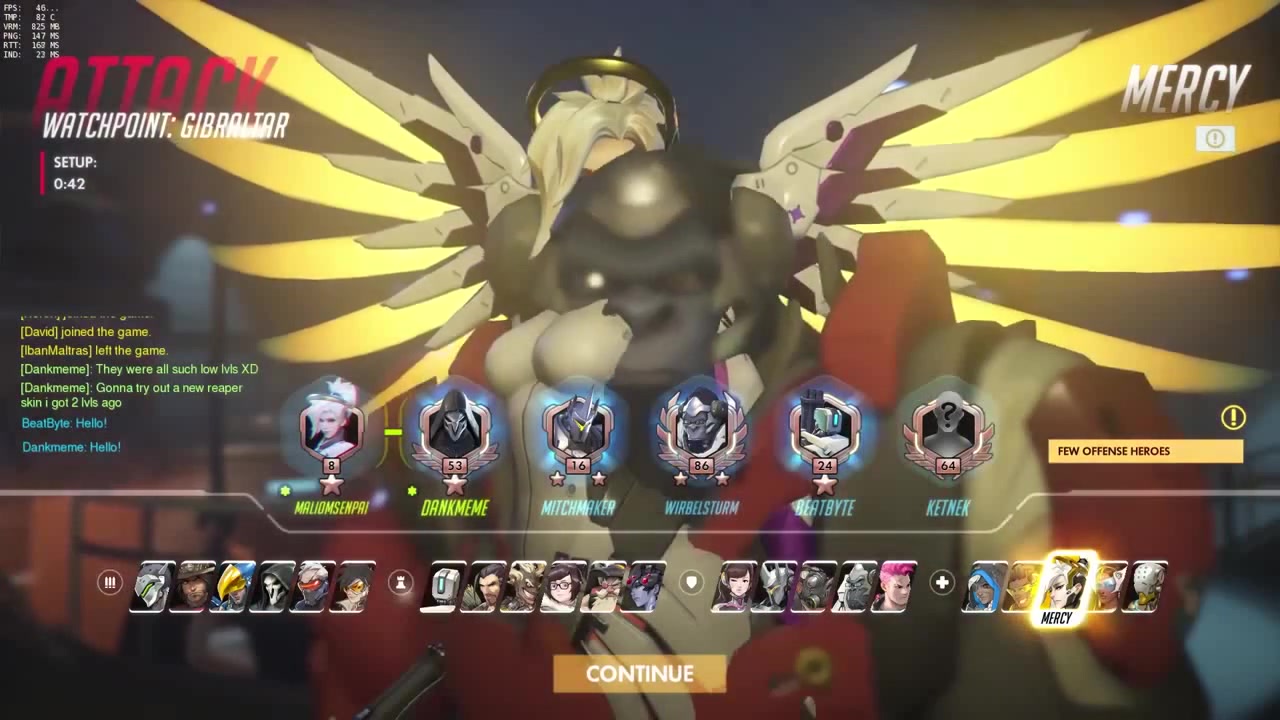This screenshot has width=1280, height=720.
Task: Select the highlighted Mercy portrait
Action: 1064,584
